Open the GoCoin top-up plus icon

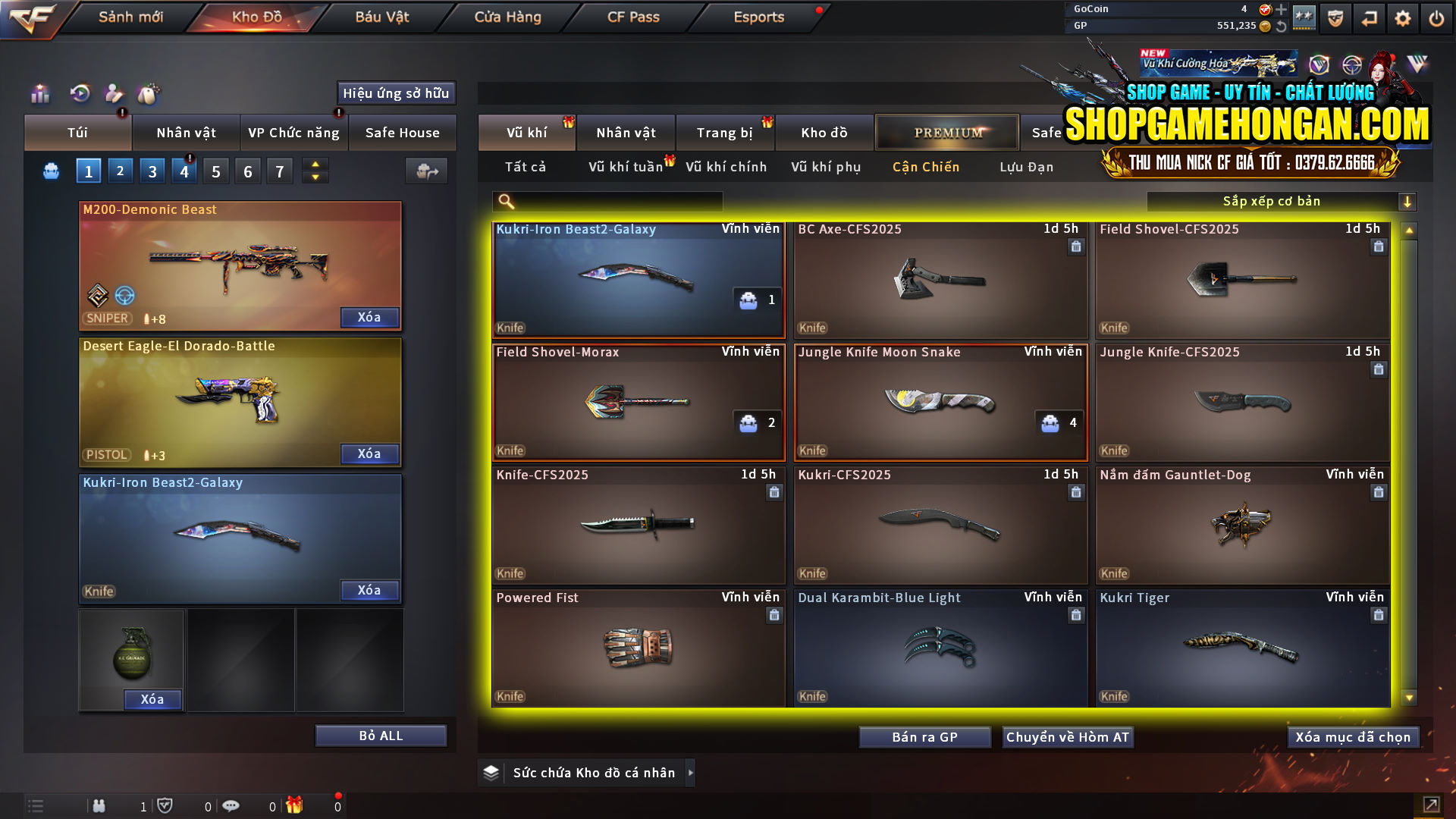1282,10
